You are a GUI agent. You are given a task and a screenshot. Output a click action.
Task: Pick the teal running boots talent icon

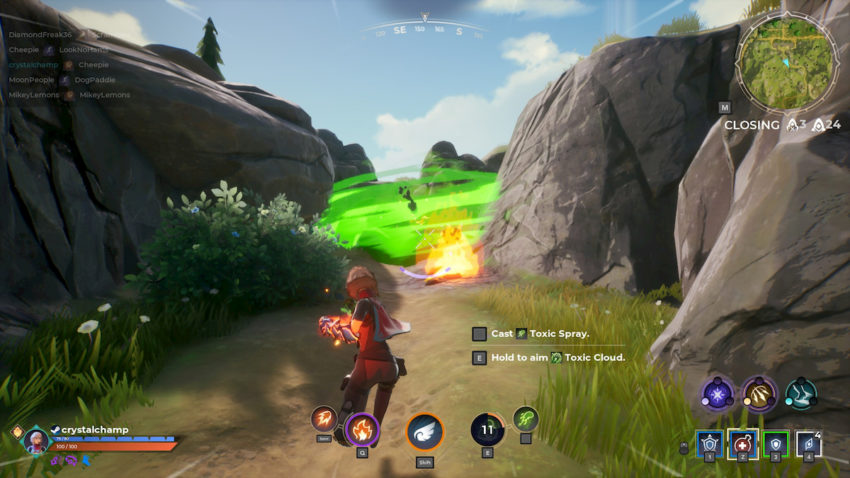click(x=800, y=393)
